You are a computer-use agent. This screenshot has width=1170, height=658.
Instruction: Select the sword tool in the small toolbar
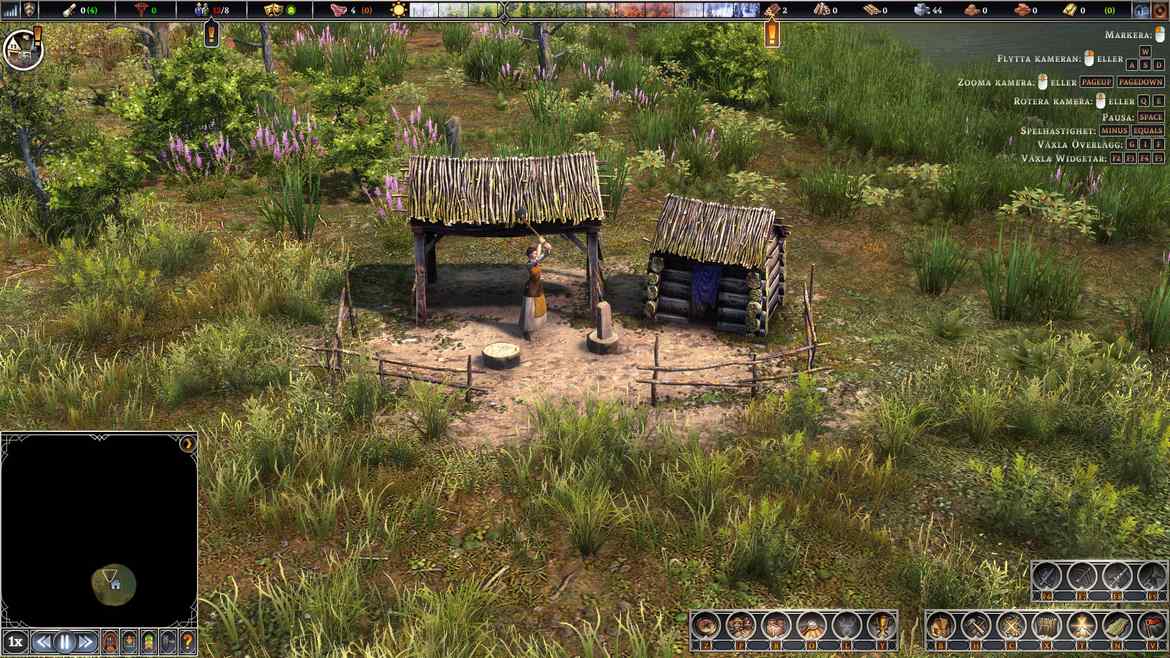click(1046, 576)
